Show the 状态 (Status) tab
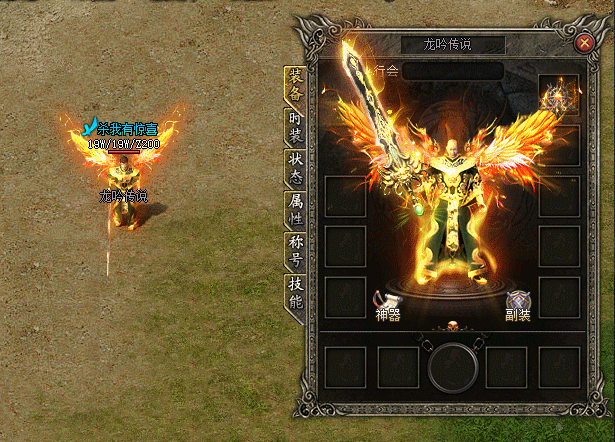The height and width of the screenshot is (442, 615). 295,168
